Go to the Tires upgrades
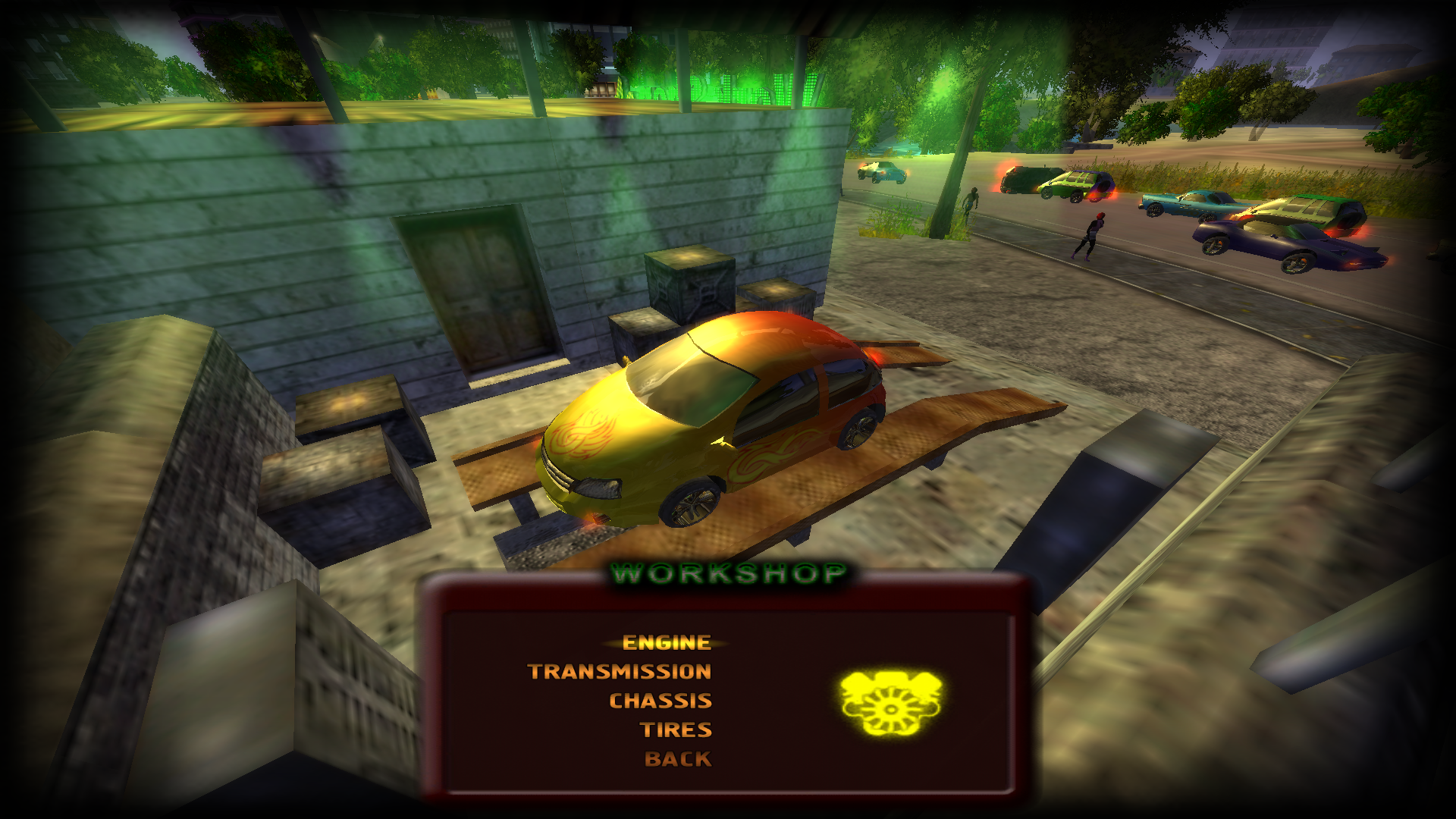Viewport: 1456px width, 819px height. 676,730
